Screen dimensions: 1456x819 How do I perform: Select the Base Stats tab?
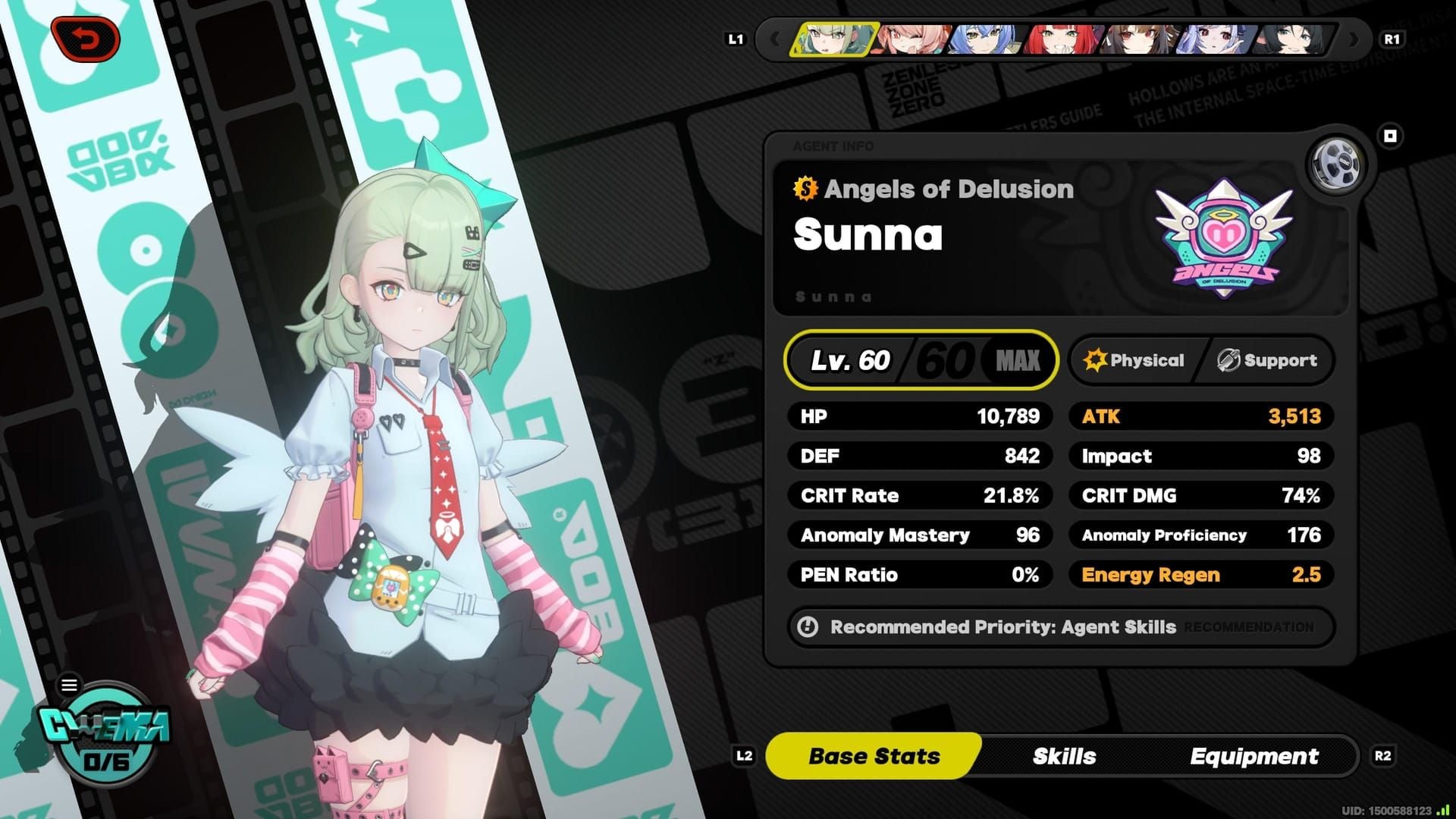(874, 755)
